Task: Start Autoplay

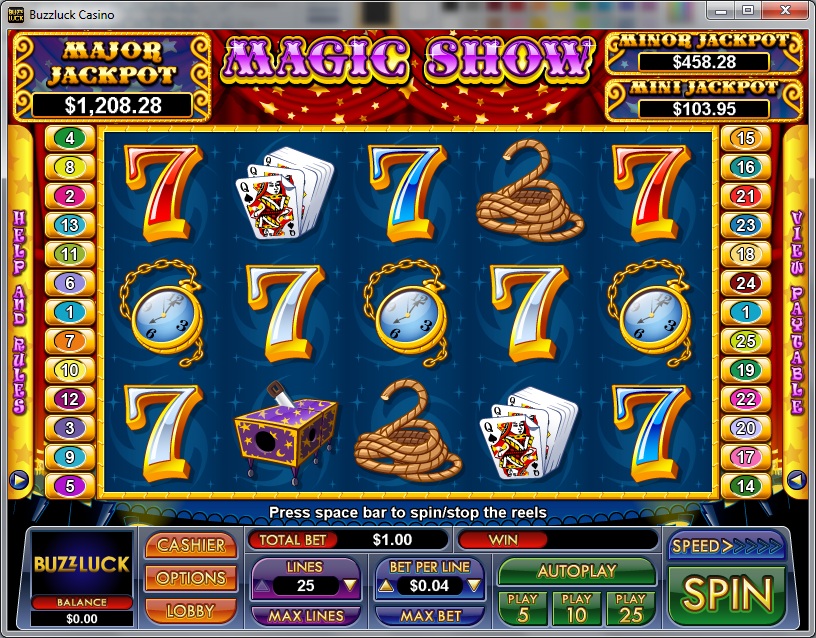Action: (x=576, y=571)
